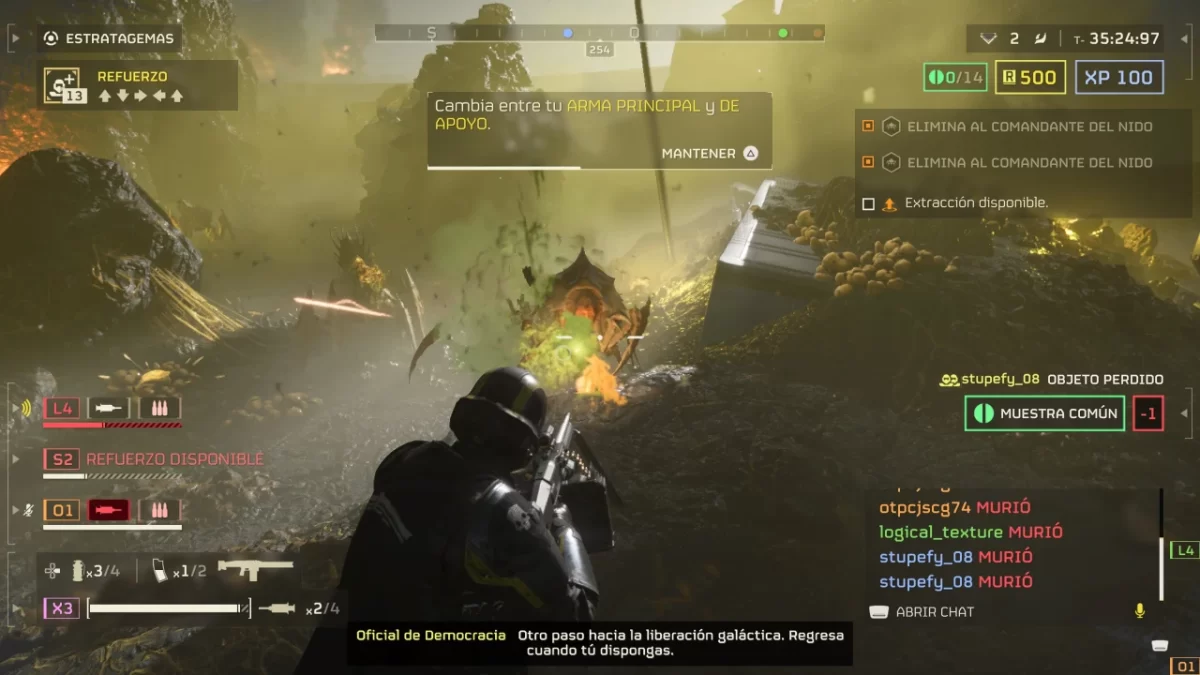Image resolution: width=1200 pixels, height=675 pixels.
Task: Click the otpcjscg74 Murió feed entry
Action: (x=955, y=508)
